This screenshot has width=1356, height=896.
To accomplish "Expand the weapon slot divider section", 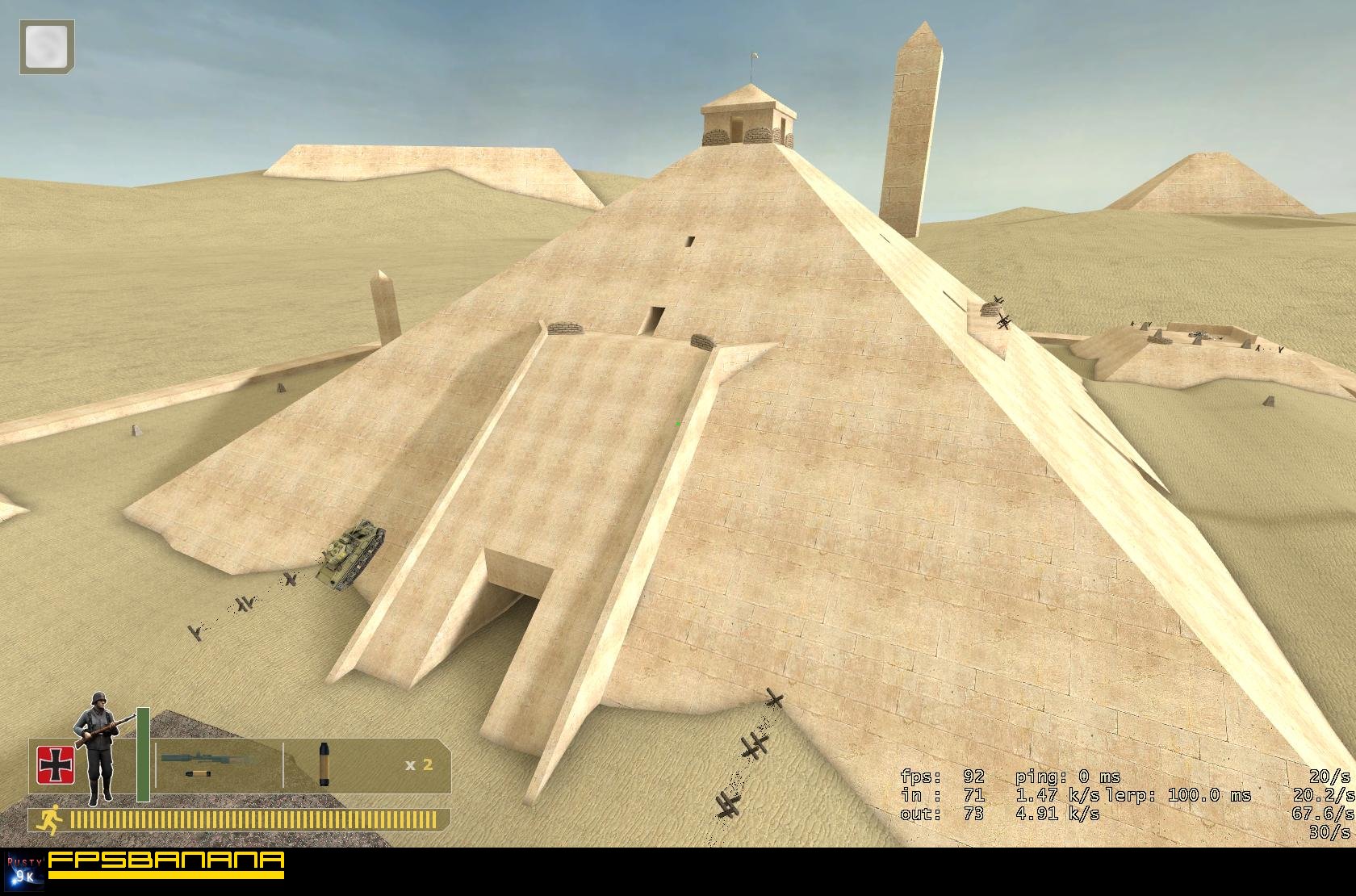I will 285,767.
